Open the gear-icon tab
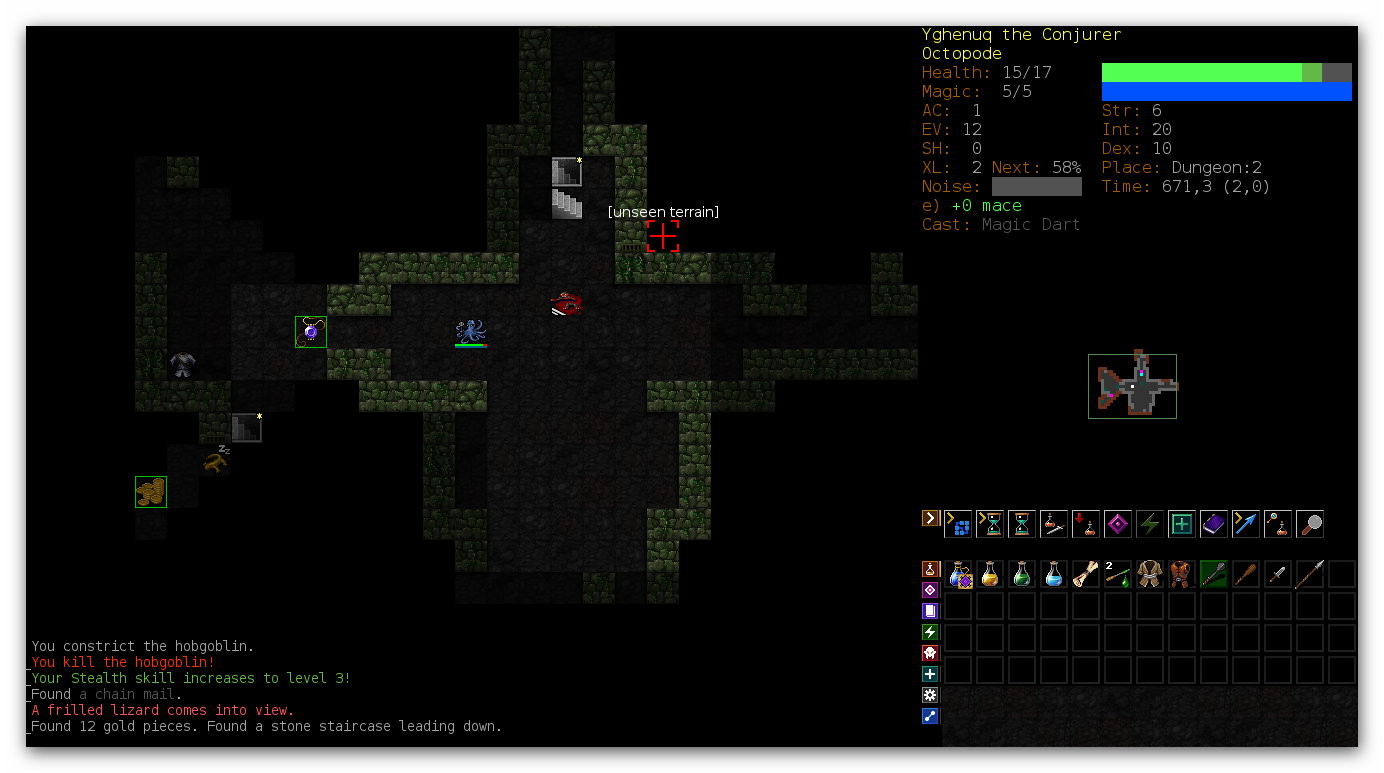Screen dimensions: 1384x773 coord(930,695)
